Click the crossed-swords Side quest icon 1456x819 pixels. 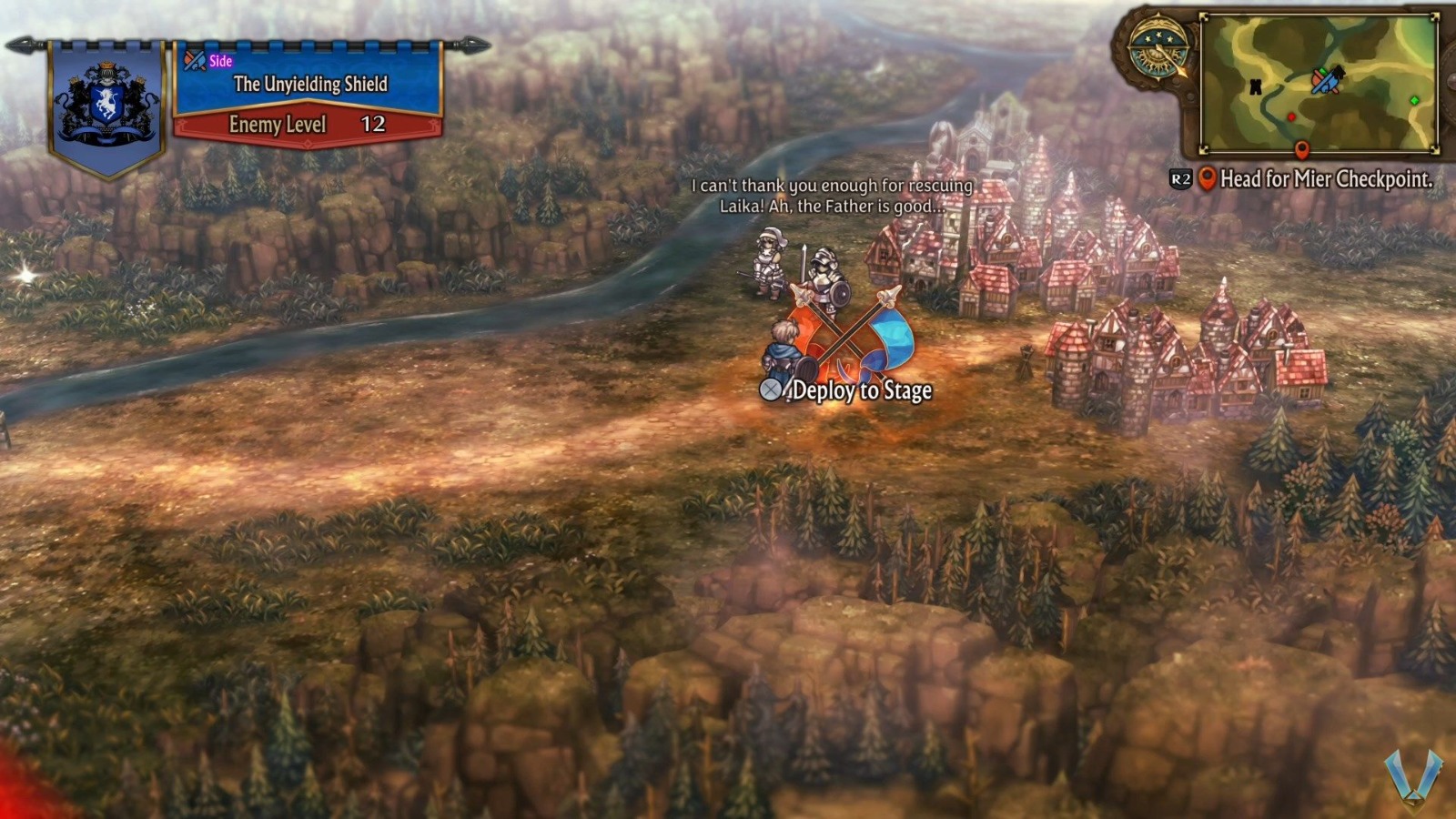[194, 62]
